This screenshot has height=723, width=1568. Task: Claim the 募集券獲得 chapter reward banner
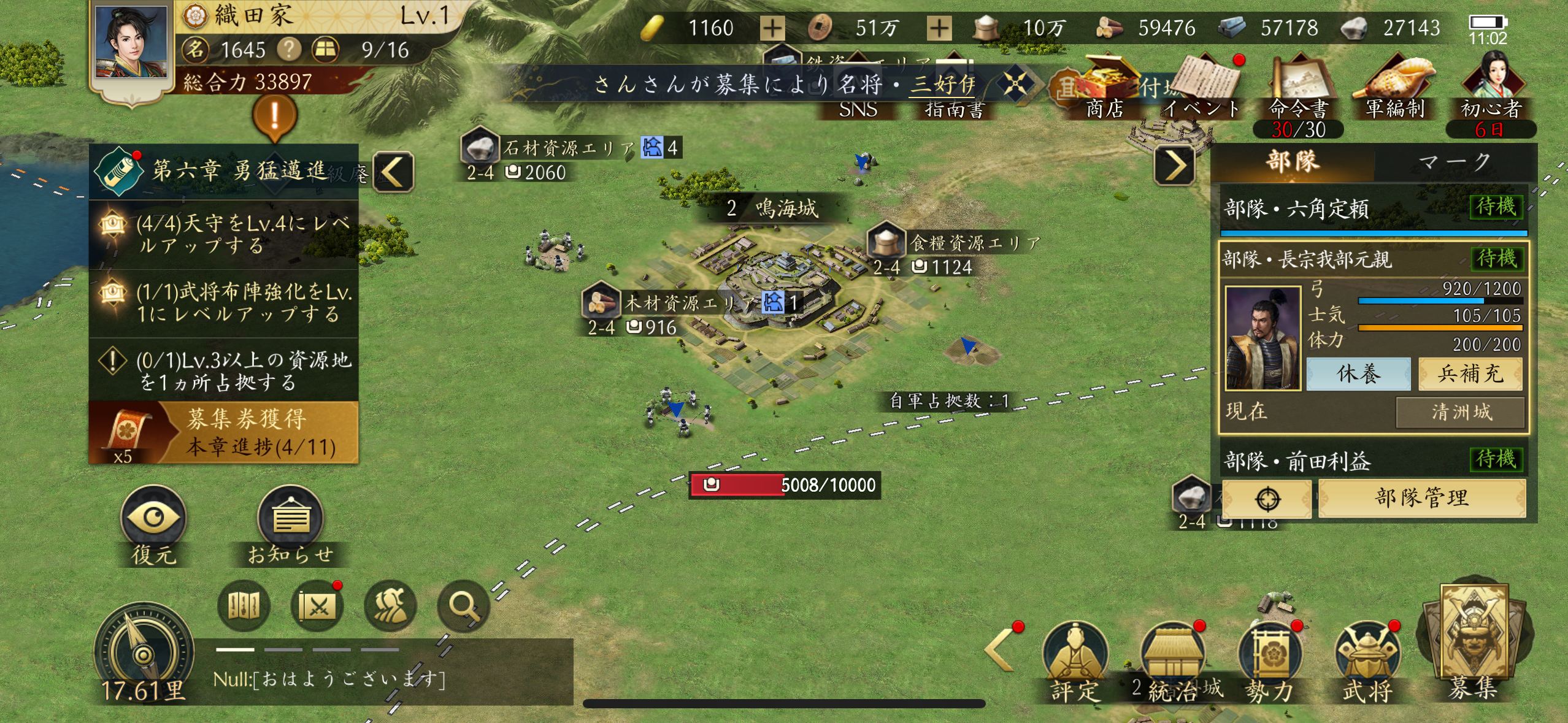(x=224, y=432)
